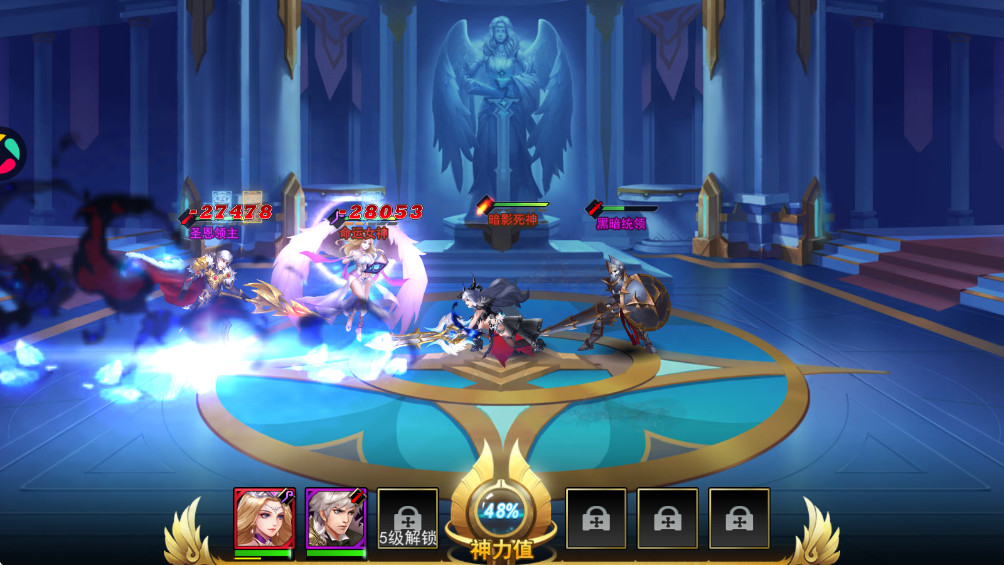Tap the locked slot labeled 5级解锁

pos(408,519)
